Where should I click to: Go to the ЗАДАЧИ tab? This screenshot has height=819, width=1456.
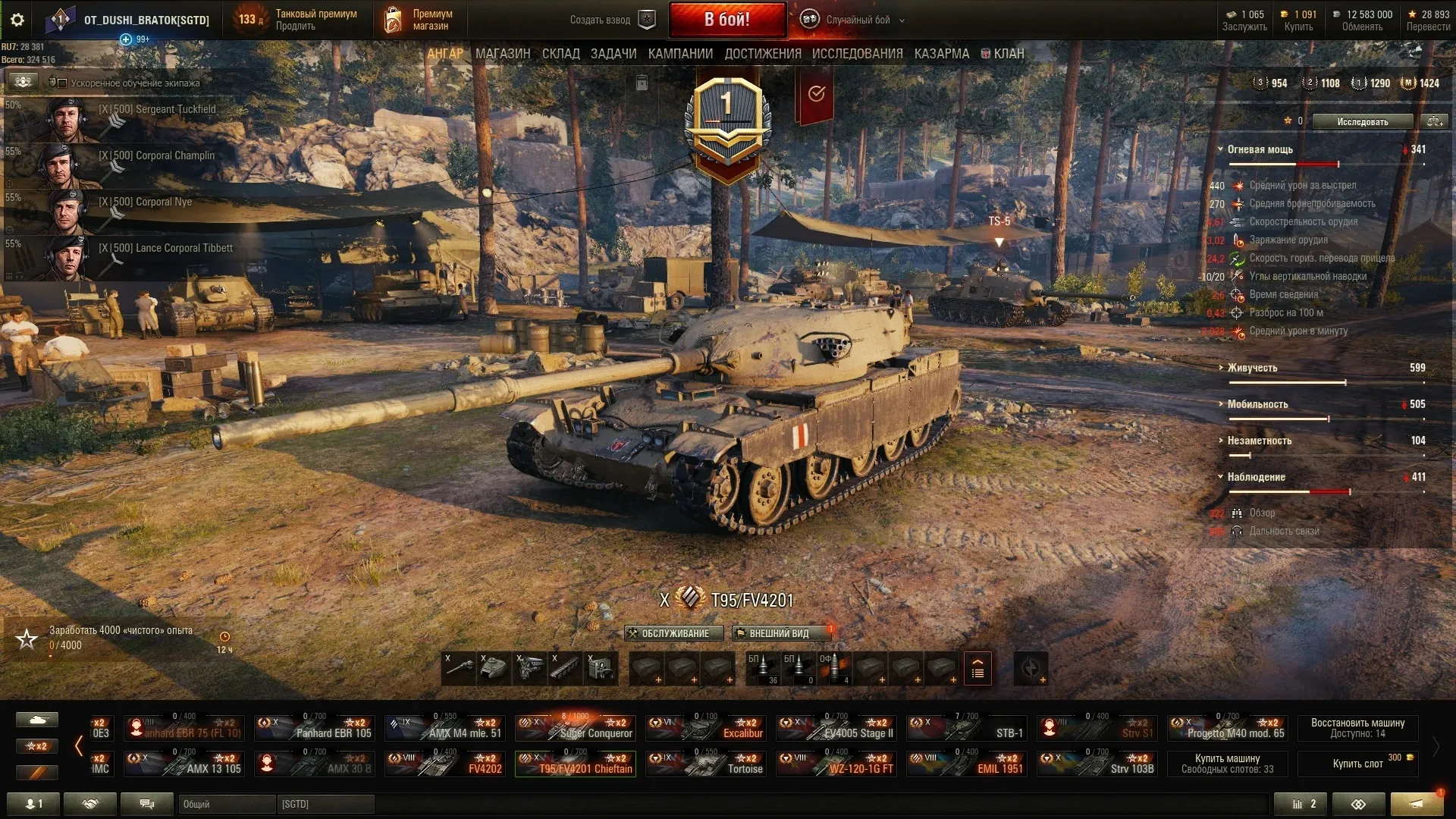coord(613,54)
